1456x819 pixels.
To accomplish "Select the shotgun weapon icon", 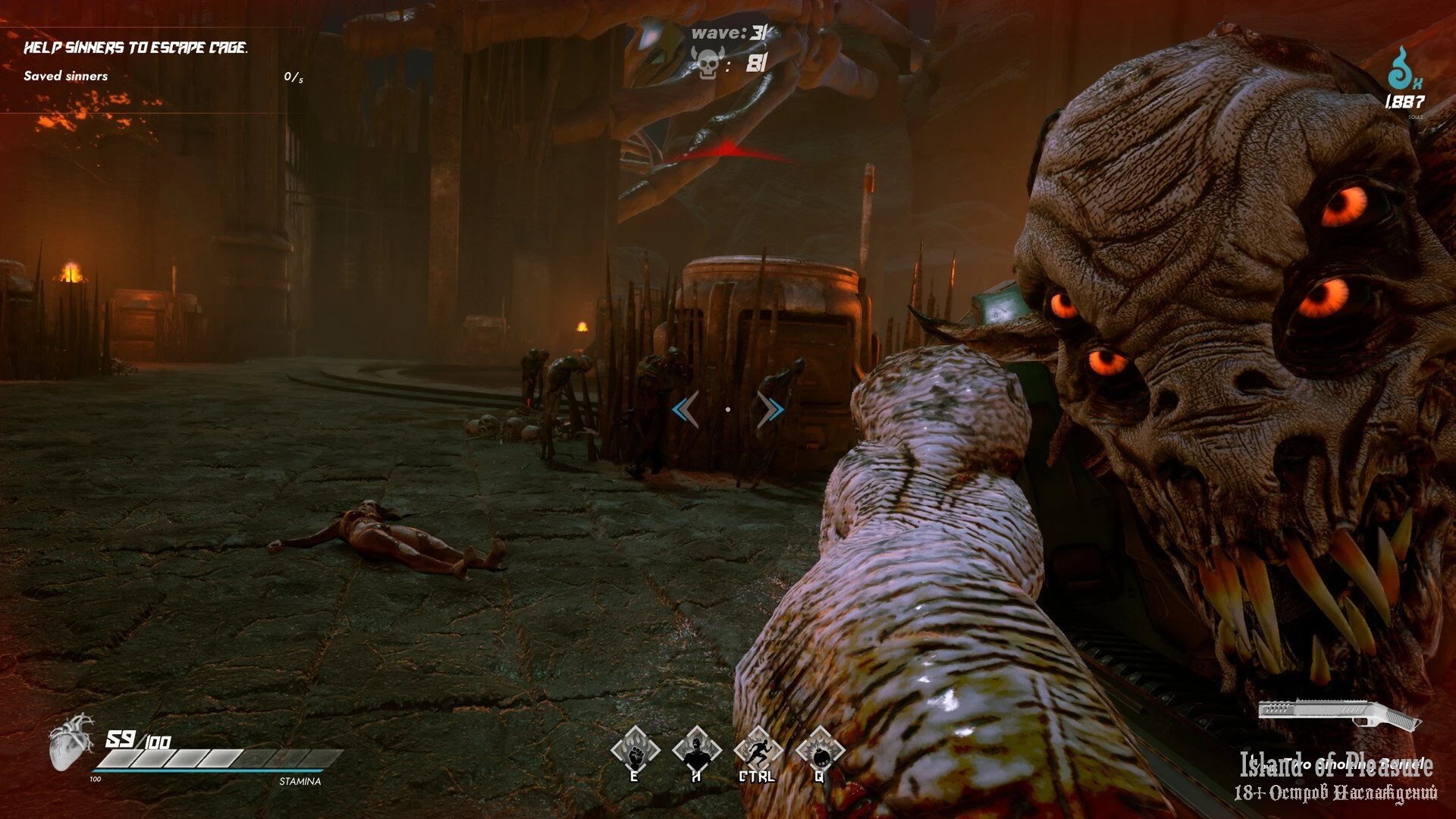I will pos(1339,714).
